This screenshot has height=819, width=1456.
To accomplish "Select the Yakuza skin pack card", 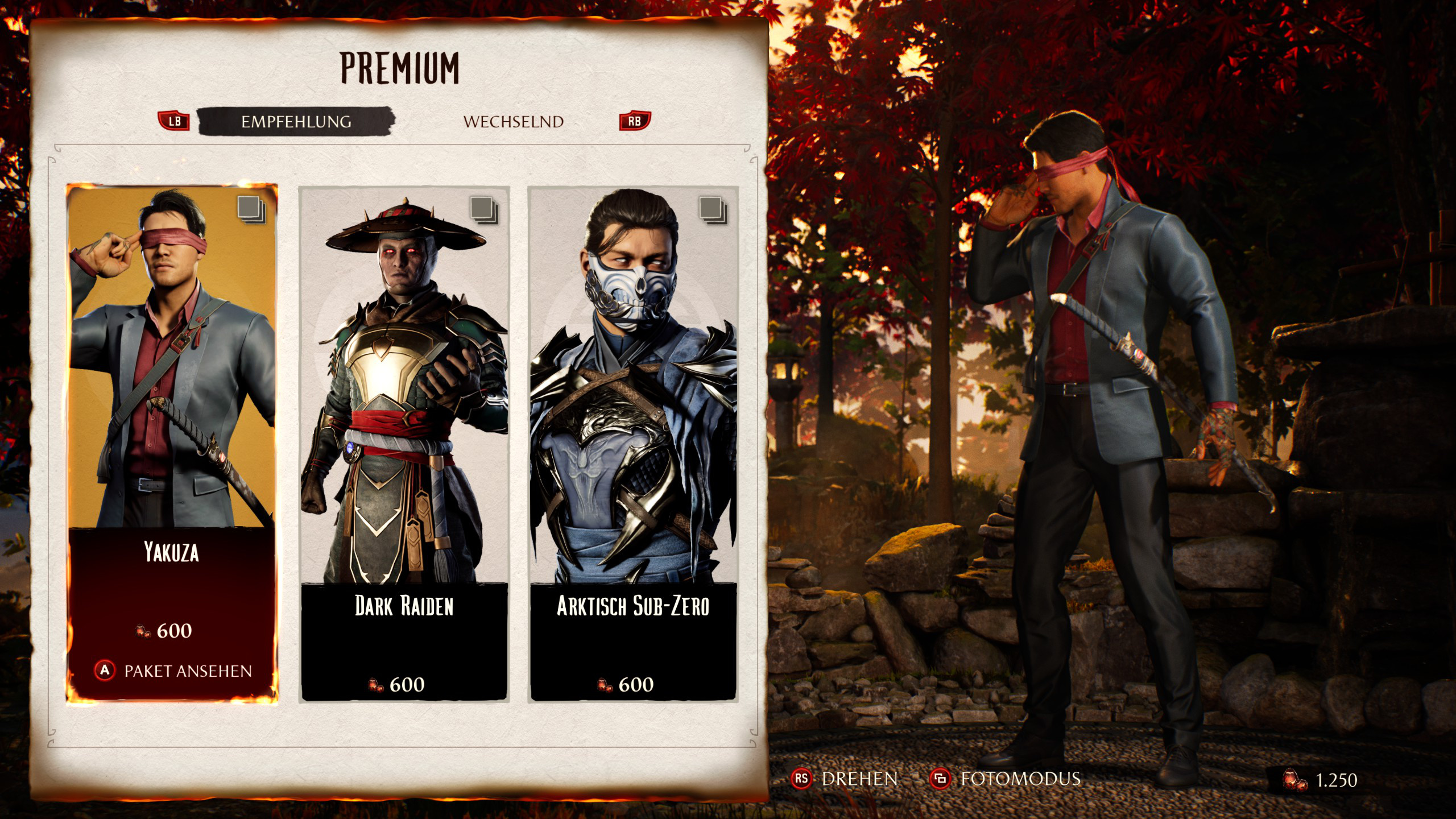I will [172, 398].
